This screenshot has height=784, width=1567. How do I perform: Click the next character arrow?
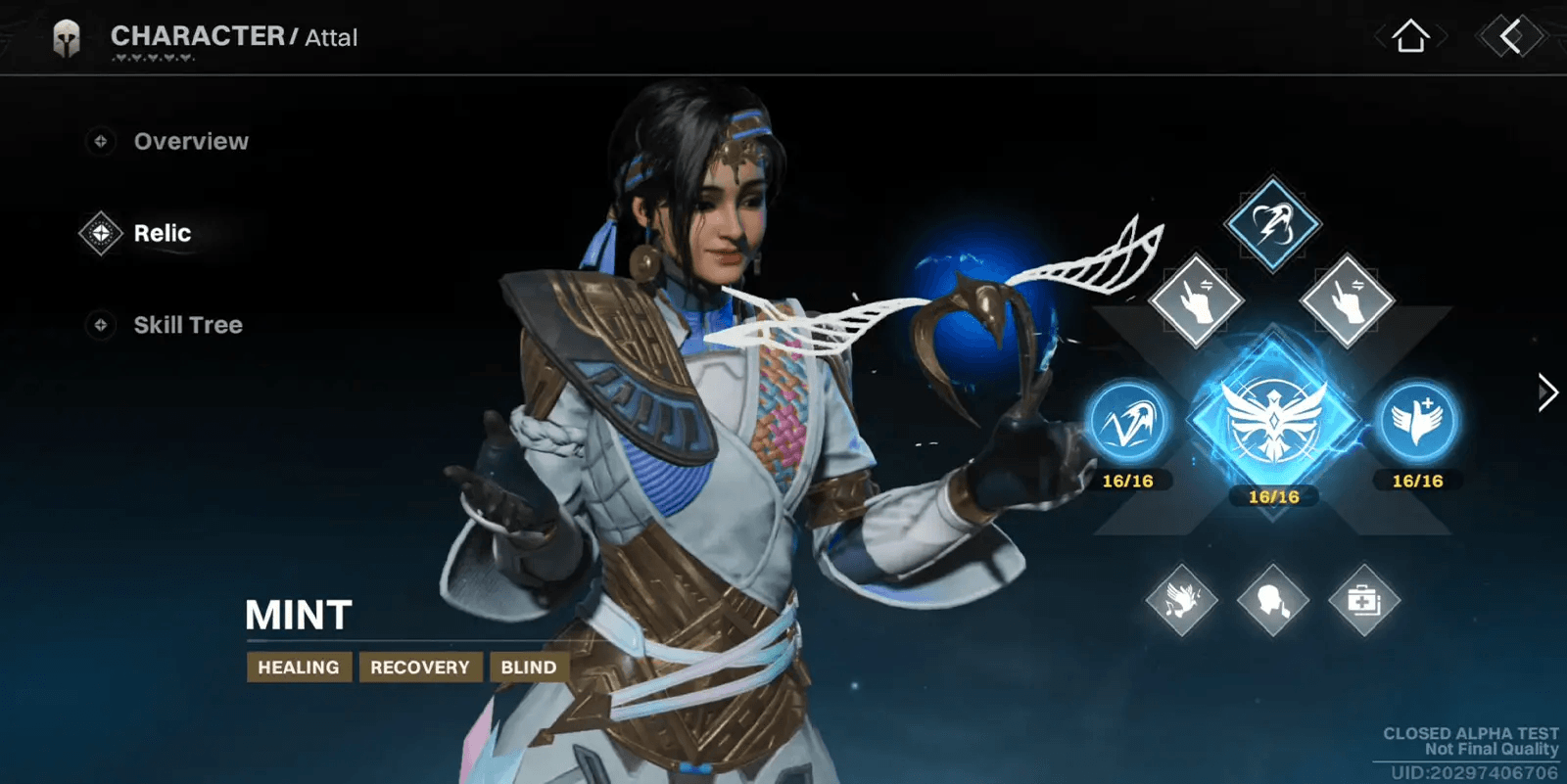tap(1546, 392)
